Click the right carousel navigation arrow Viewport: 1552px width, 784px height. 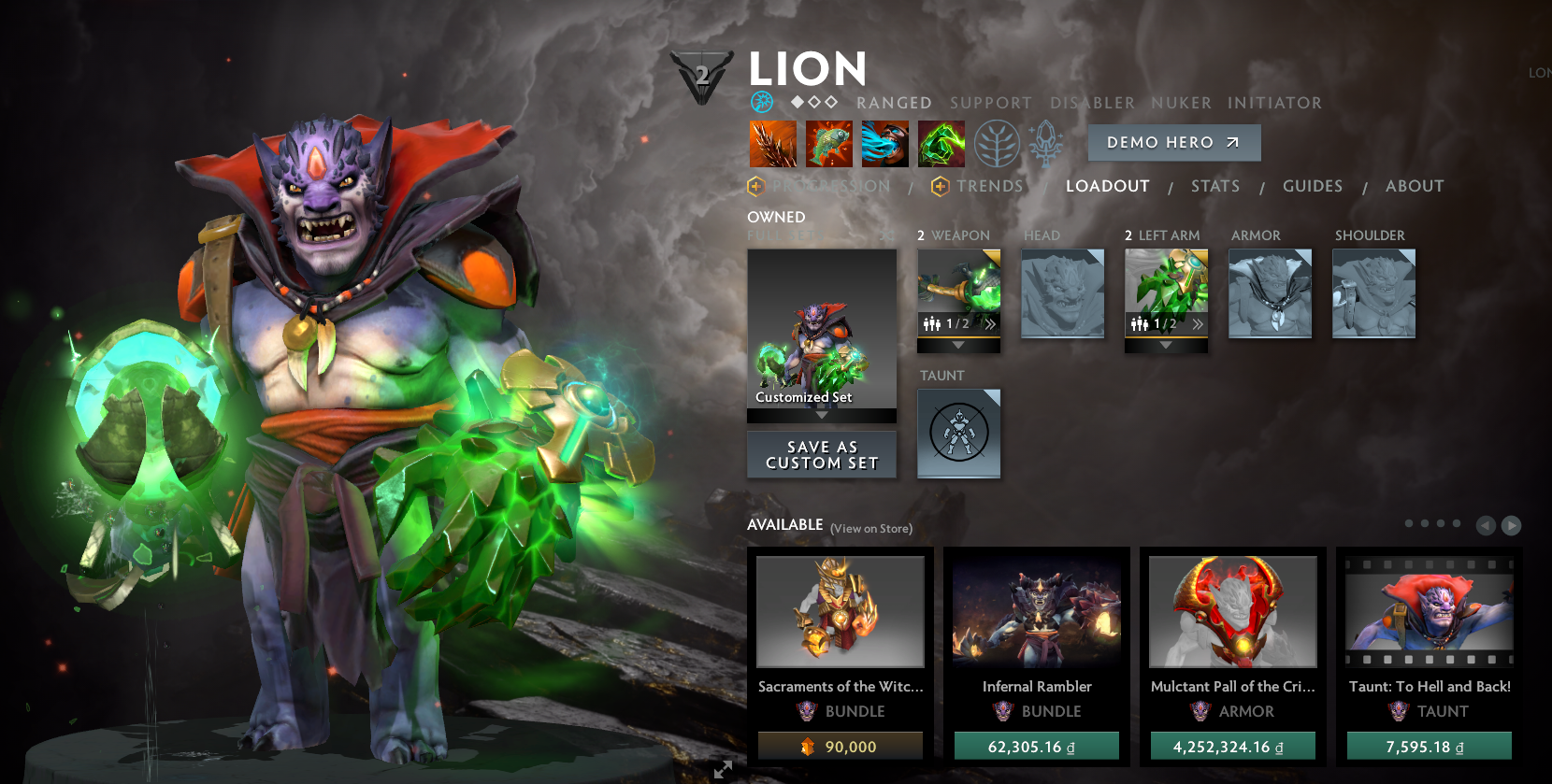point(1512,525)
